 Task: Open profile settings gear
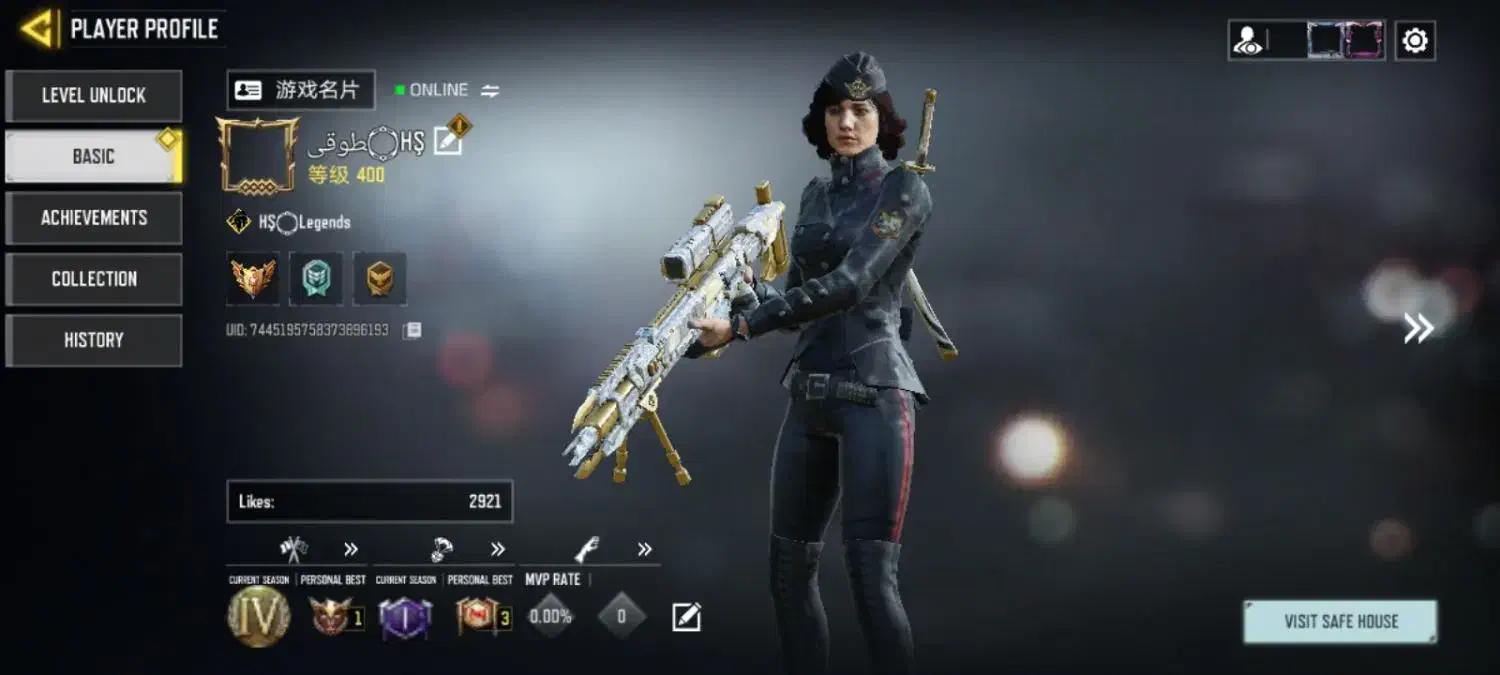[1415, 41]
